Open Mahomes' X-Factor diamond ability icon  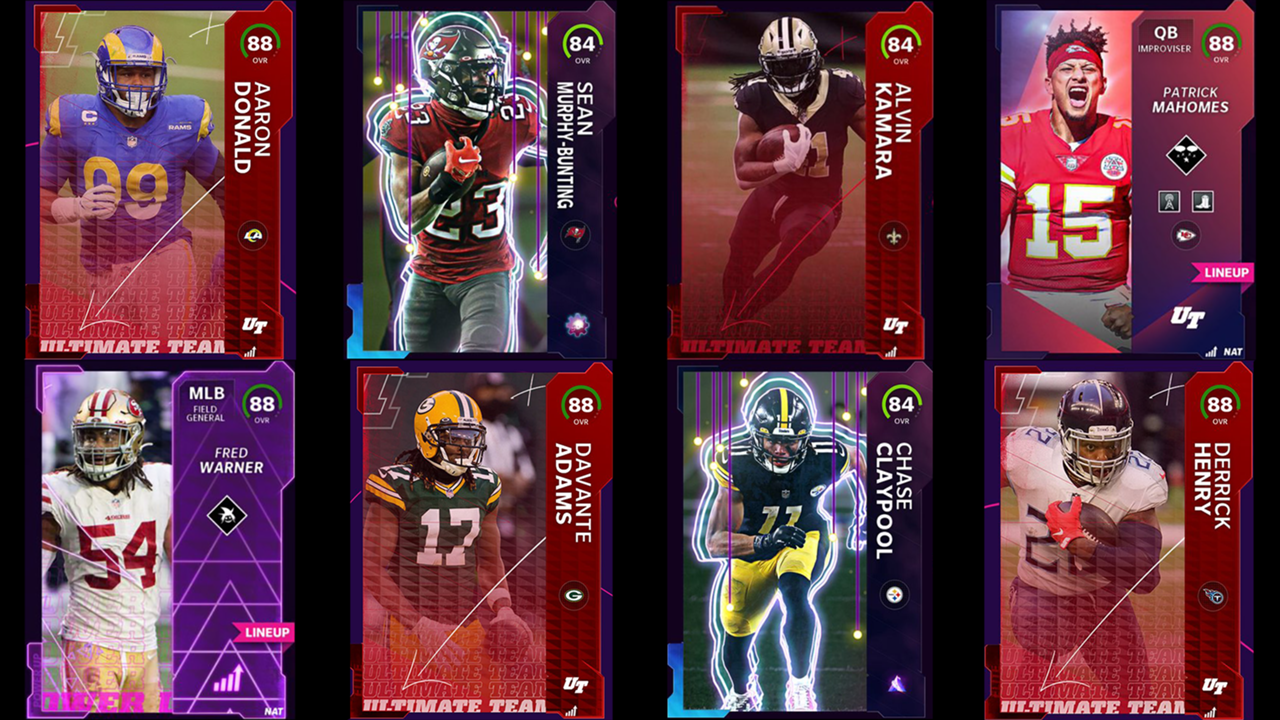click(x=1186, y=156)
